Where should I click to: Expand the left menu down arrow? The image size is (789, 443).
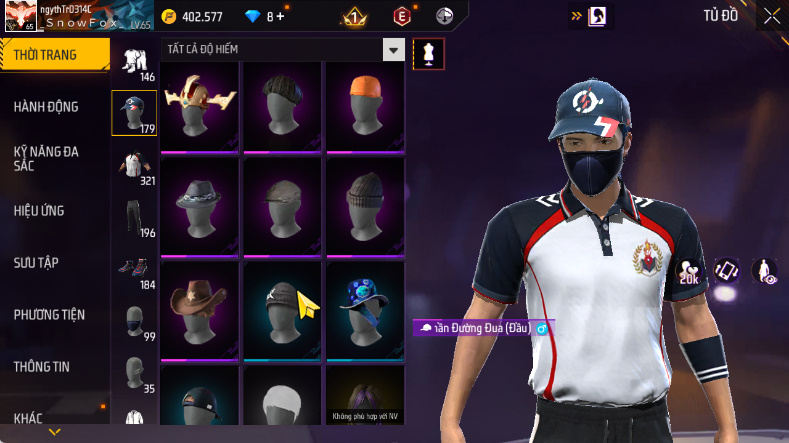click(x=55, y=432)
